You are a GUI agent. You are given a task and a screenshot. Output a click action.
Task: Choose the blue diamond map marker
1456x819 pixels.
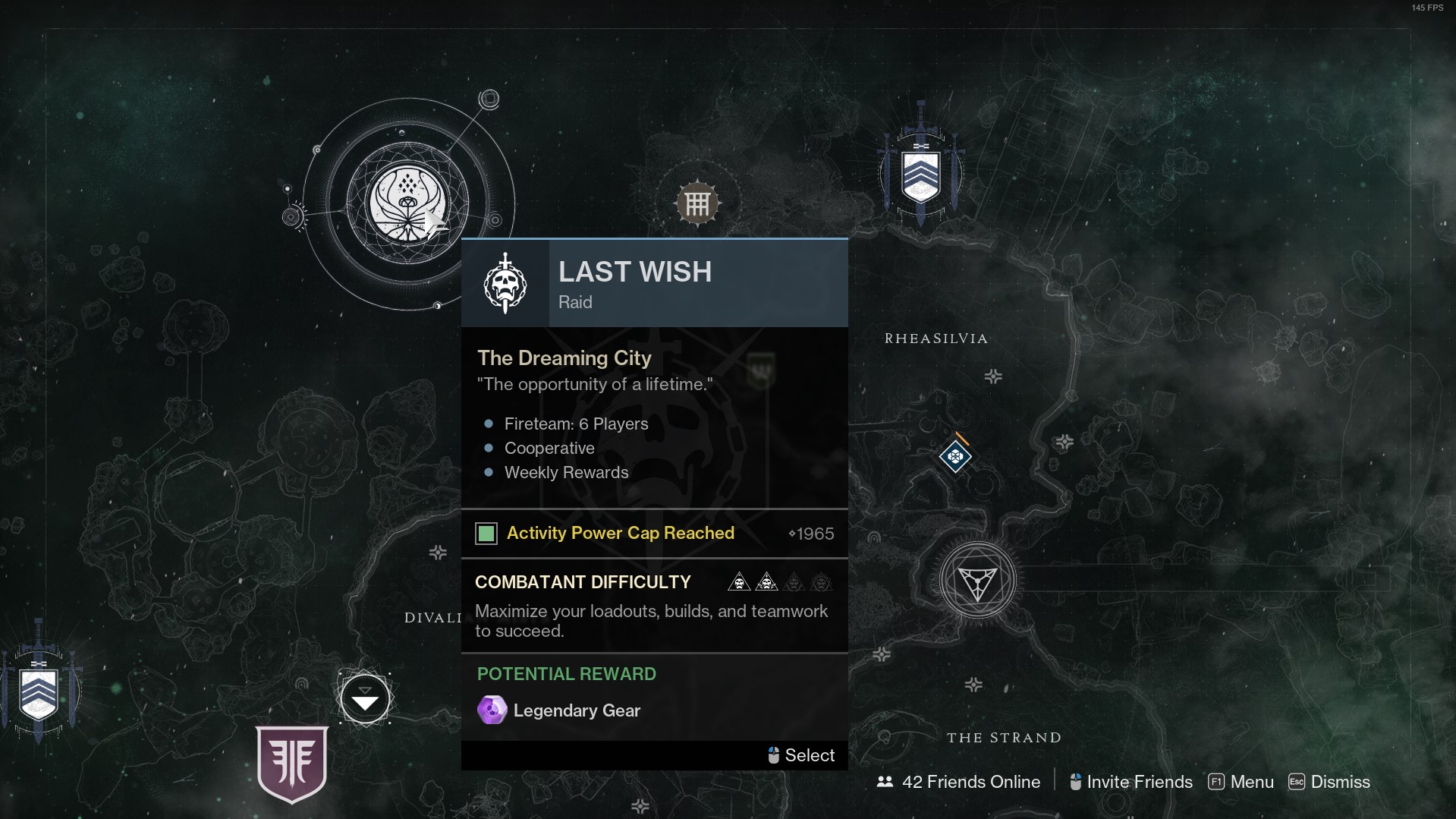point(955,457)
